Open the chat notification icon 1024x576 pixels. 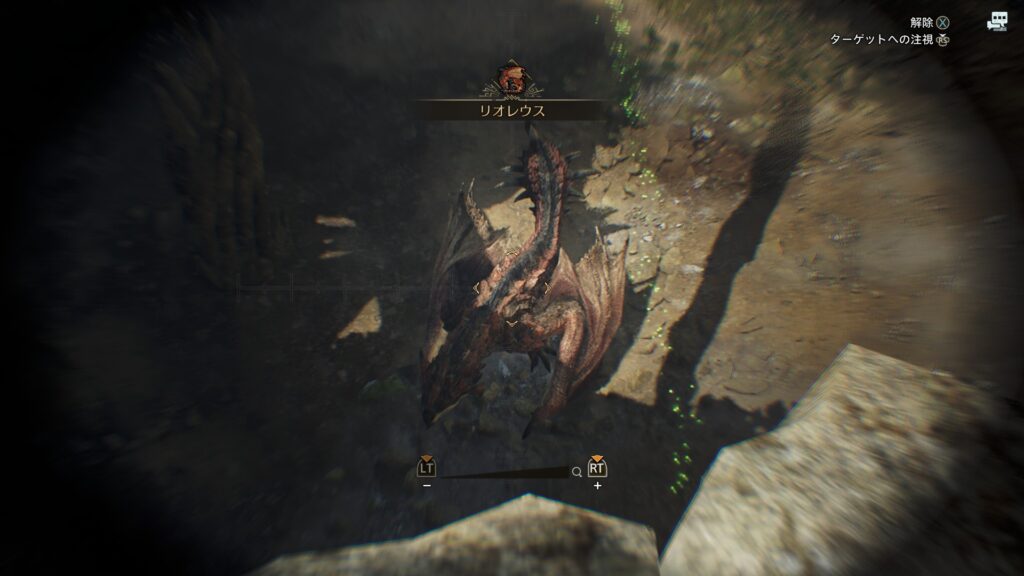coord(996,21)
